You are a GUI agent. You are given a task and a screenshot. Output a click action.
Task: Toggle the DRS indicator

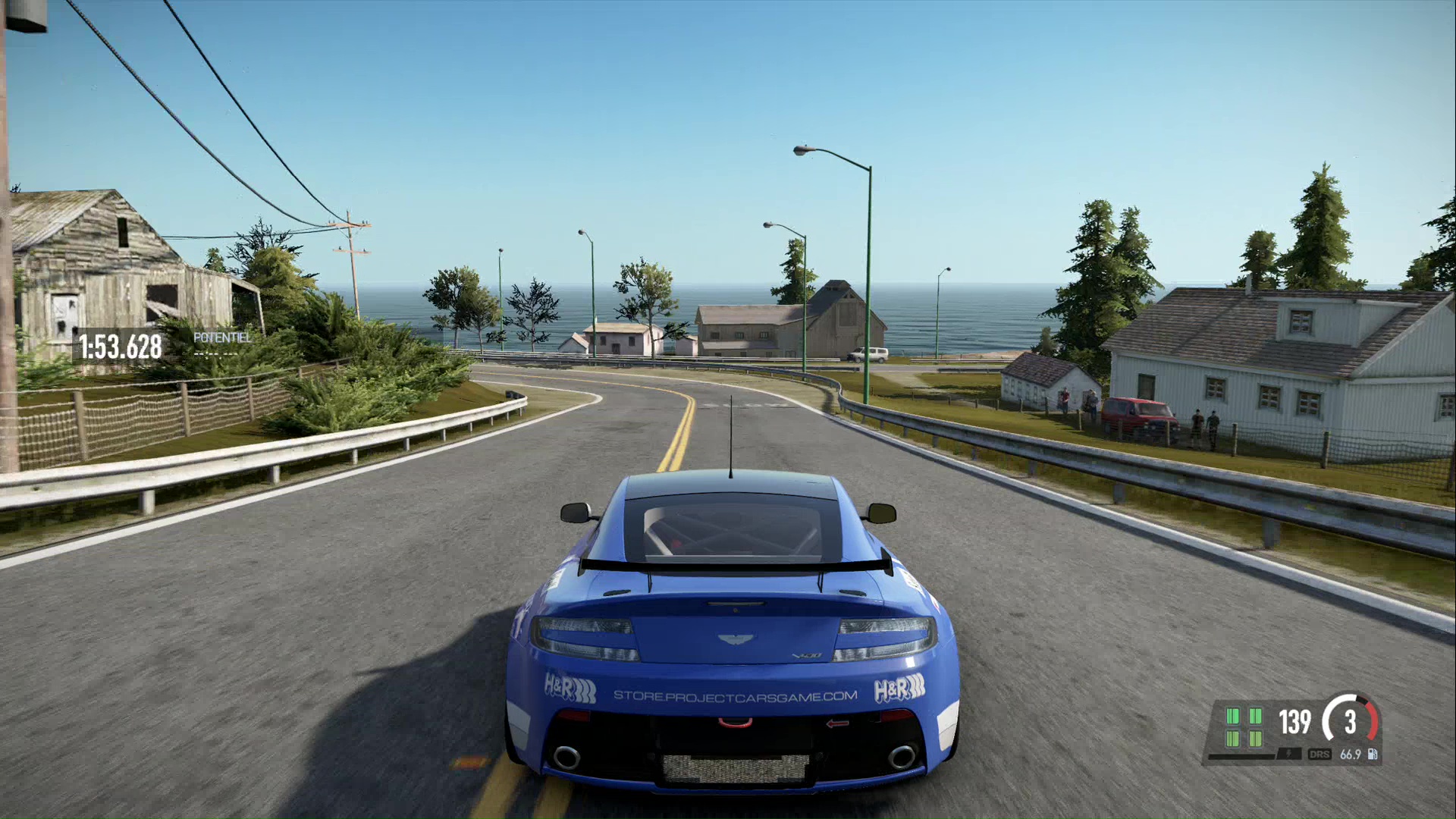(1320, 755)
